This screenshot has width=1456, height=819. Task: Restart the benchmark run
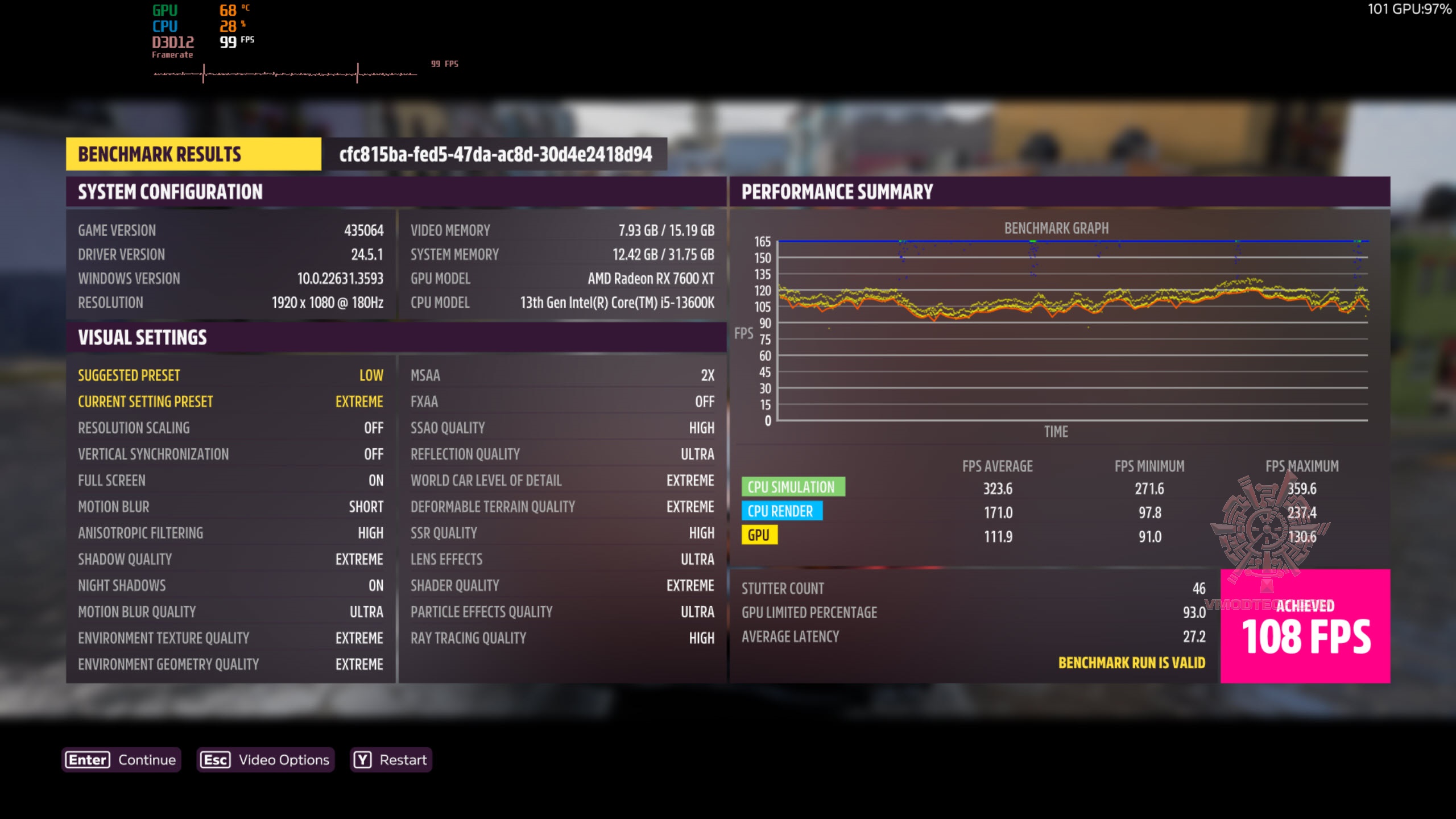coord(391,760)
